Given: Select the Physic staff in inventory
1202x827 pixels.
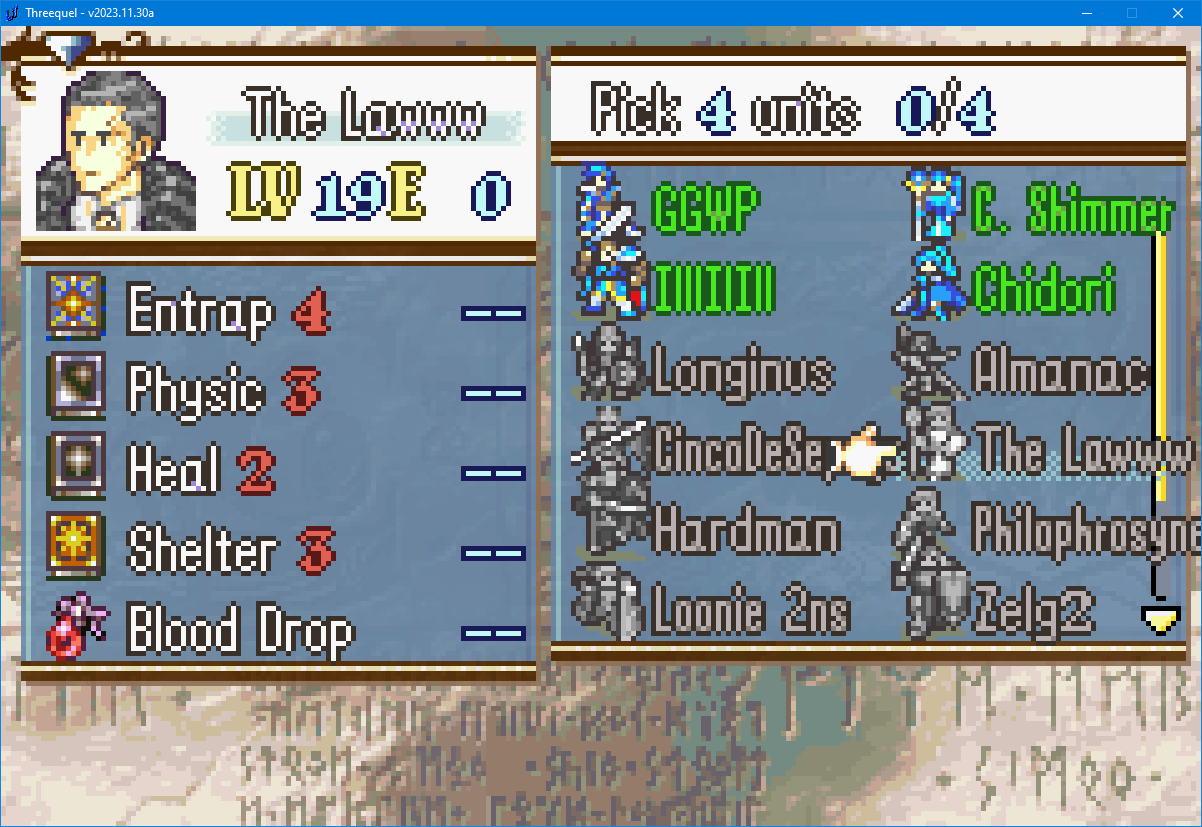Looking at the screenshot, I should [195, 390].
